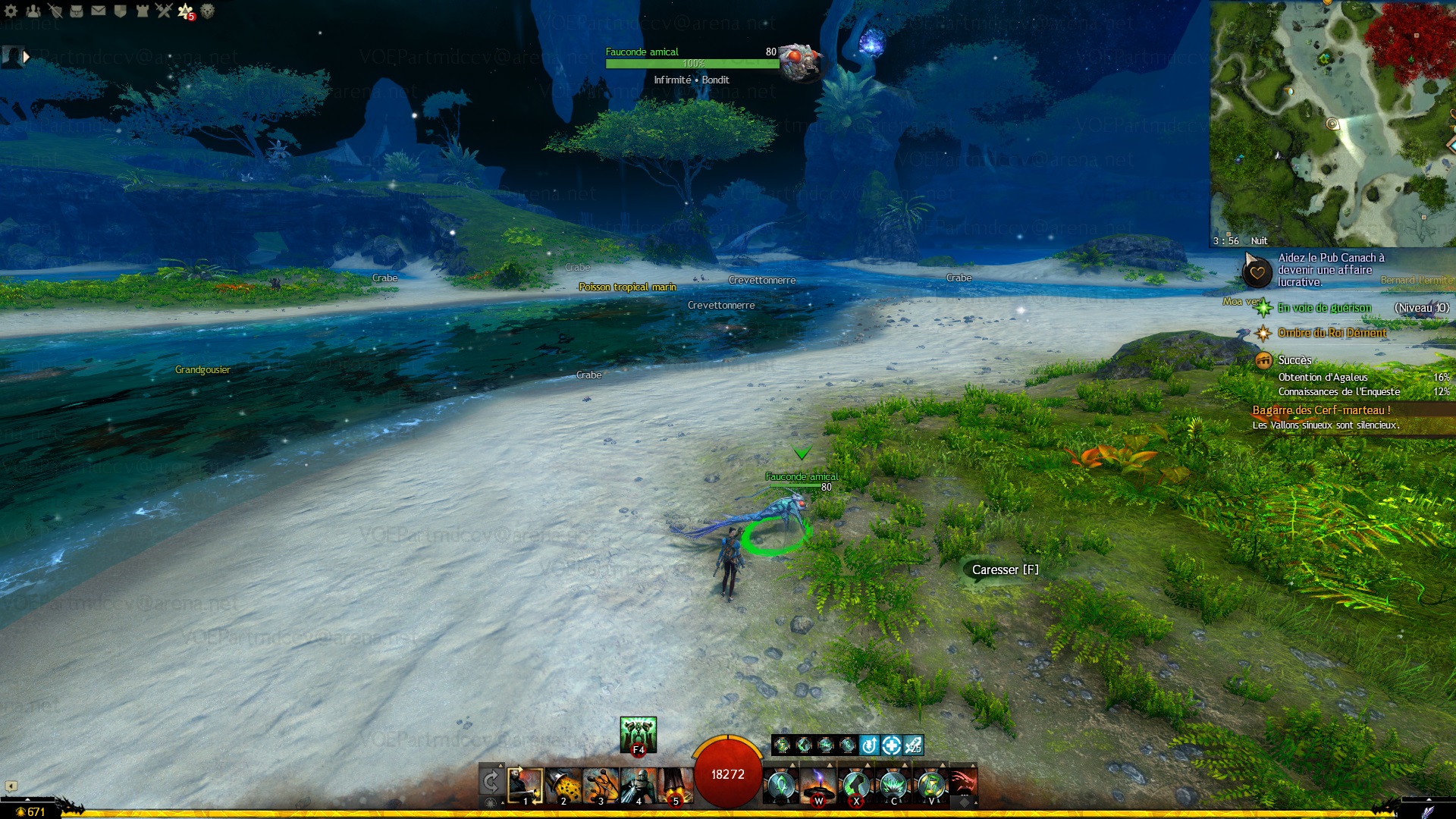Viewport: 1456px width, 819px height.
Task: Select the Pub Canach heart objective
Action: (1257, 271)
